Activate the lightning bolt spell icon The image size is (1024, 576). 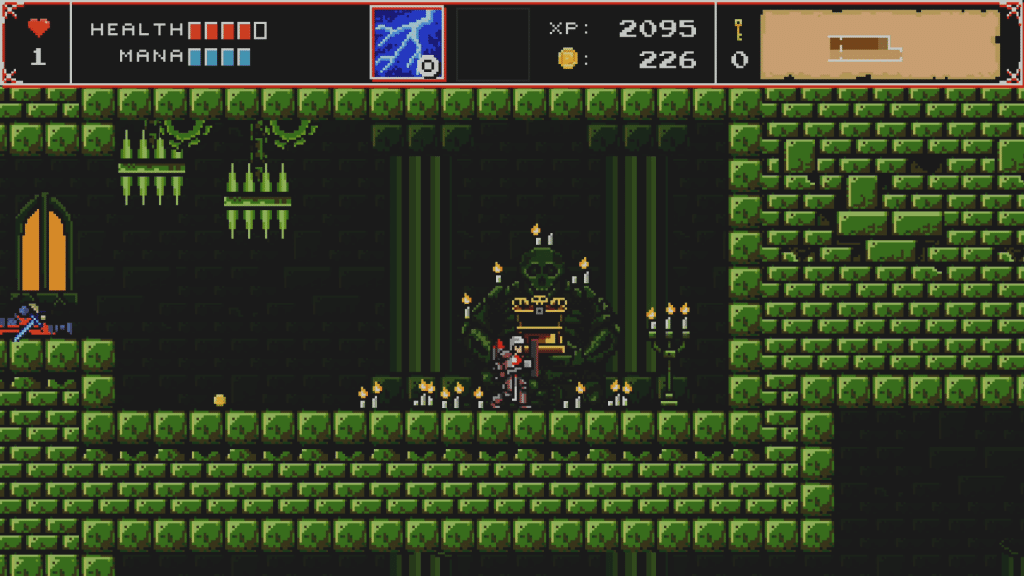pos(407,43)
